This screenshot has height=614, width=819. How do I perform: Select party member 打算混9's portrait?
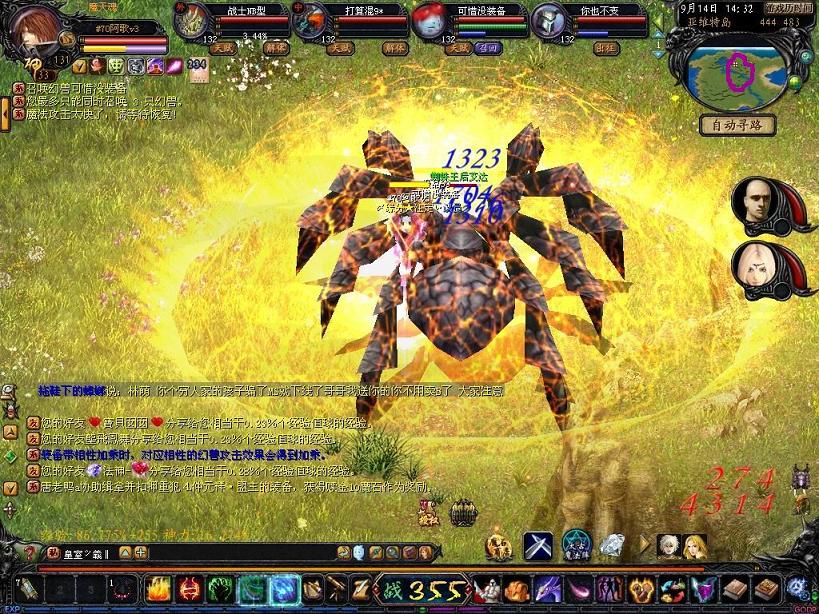[312, 20]
